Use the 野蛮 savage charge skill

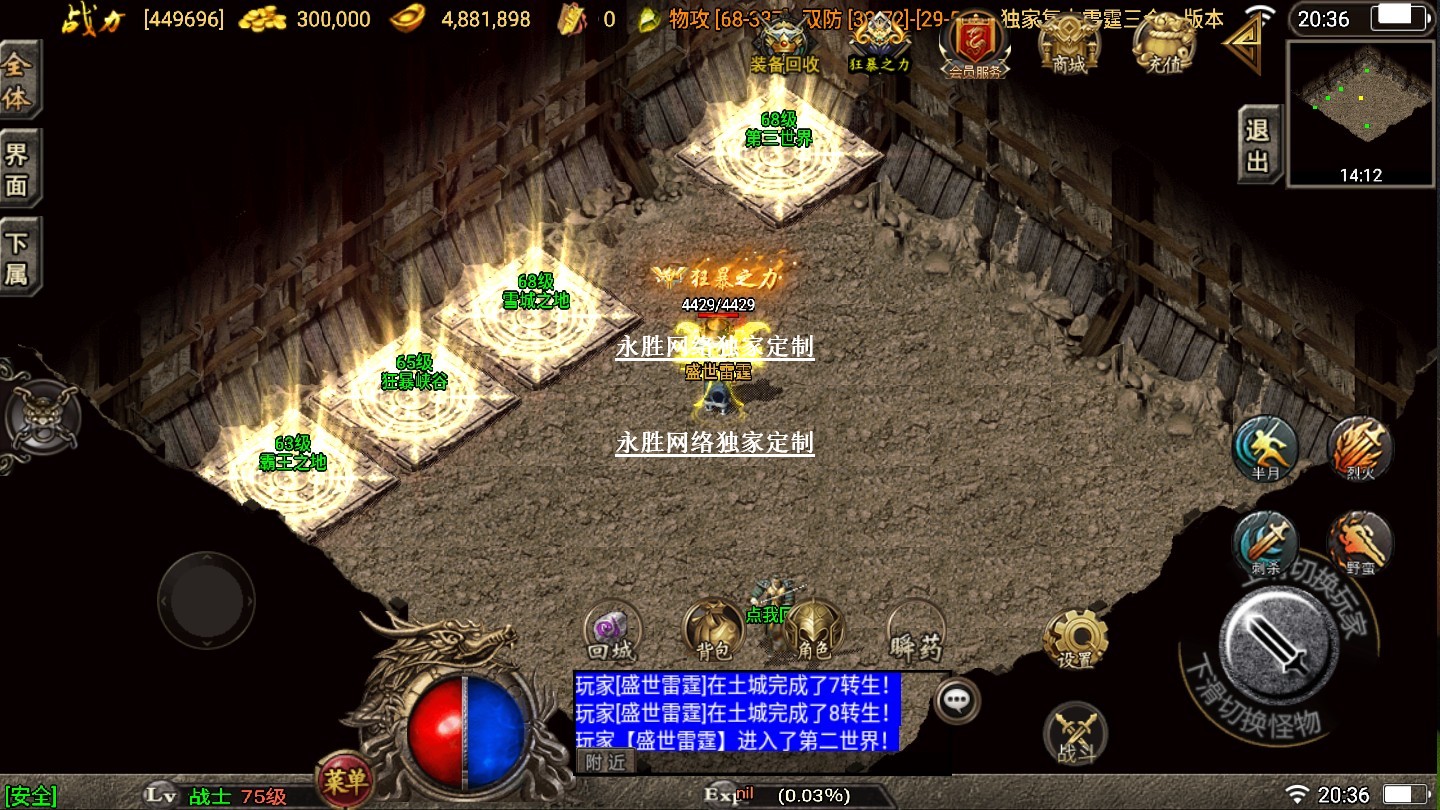[1360, 543]
